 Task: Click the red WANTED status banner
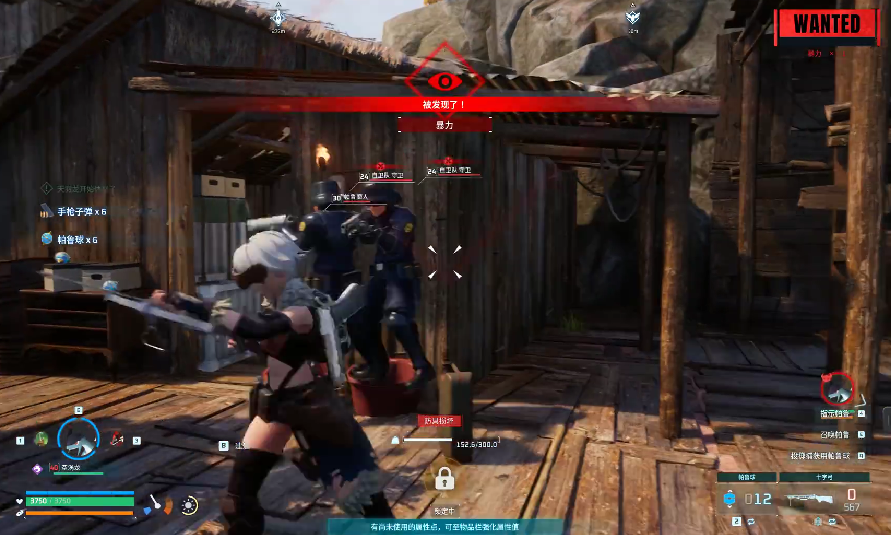point(827,23)
